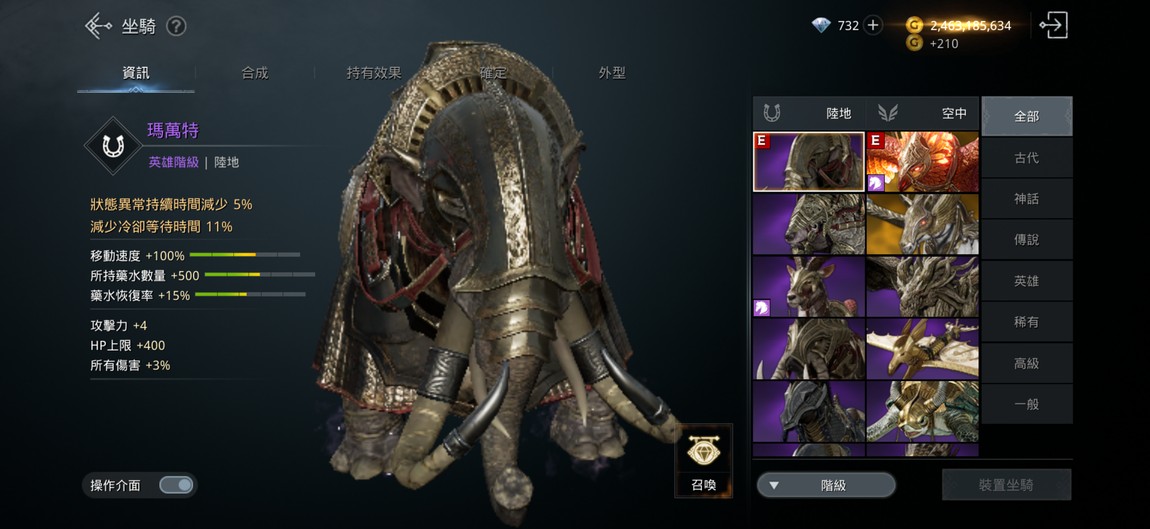Click the exit door icon
This screenshot has width=1150, height=529.
pyautogui.click(x=1053, y=26)
